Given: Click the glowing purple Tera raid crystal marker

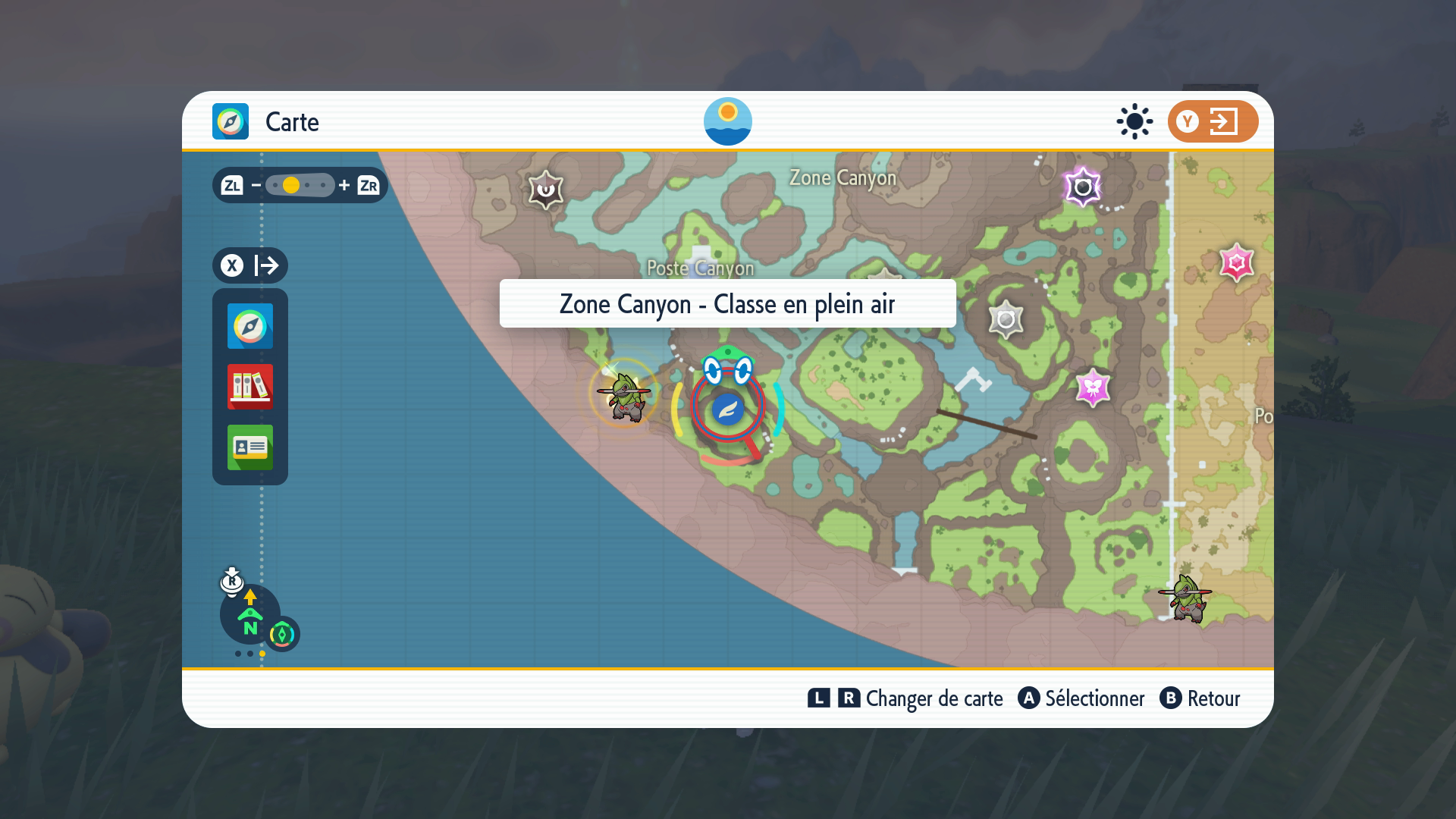Looking at the screenshot, I should (1084, 186).
